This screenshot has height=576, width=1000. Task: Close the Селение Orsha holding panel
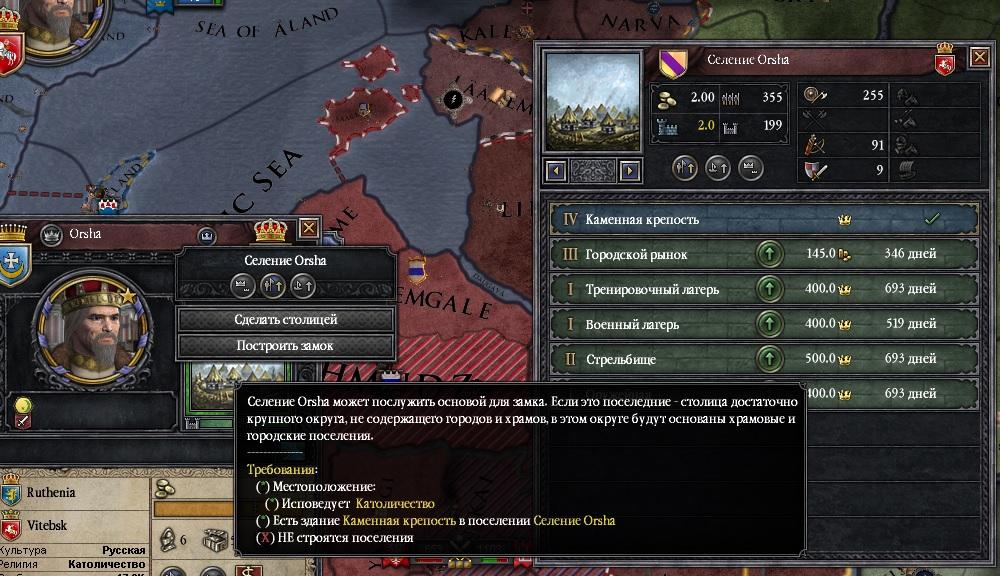(x=979, y=58)
